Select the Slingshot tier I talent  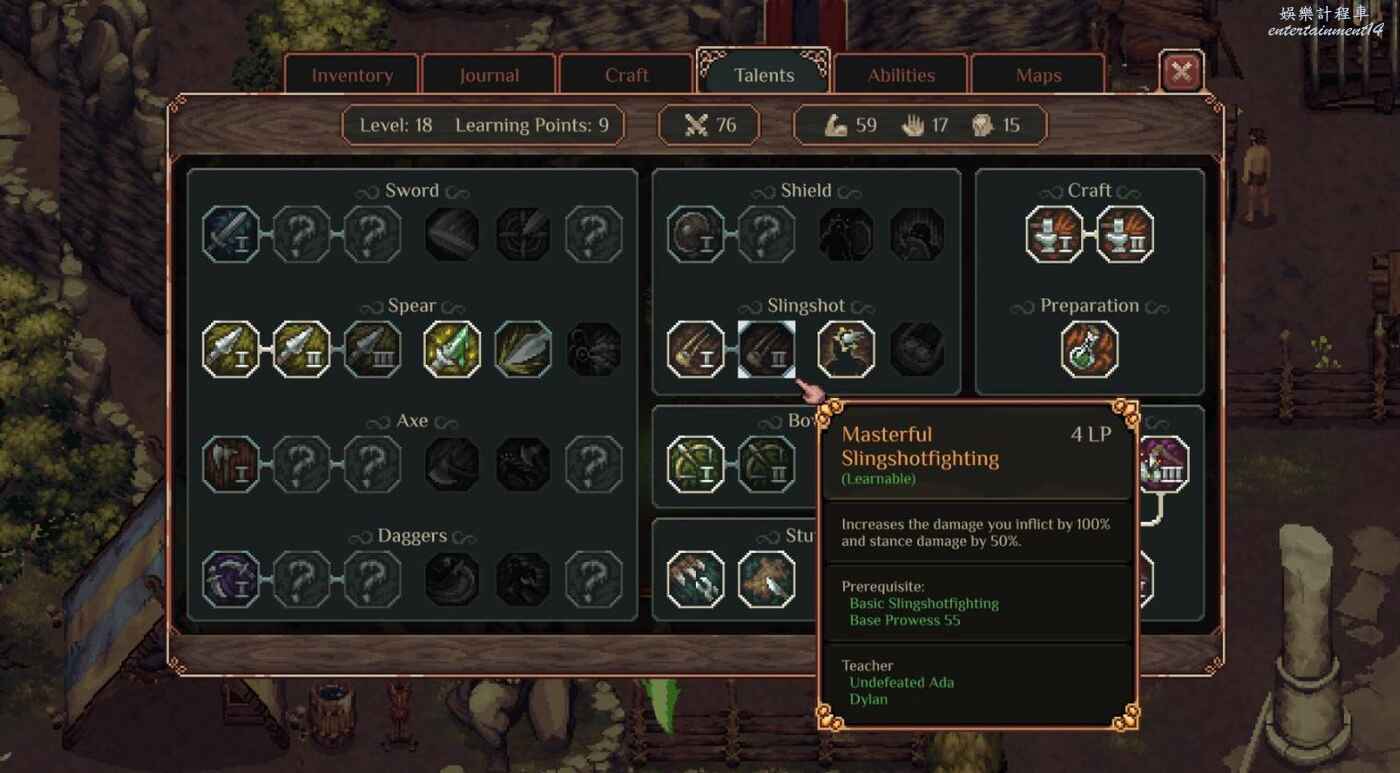(x=696, y=350)
